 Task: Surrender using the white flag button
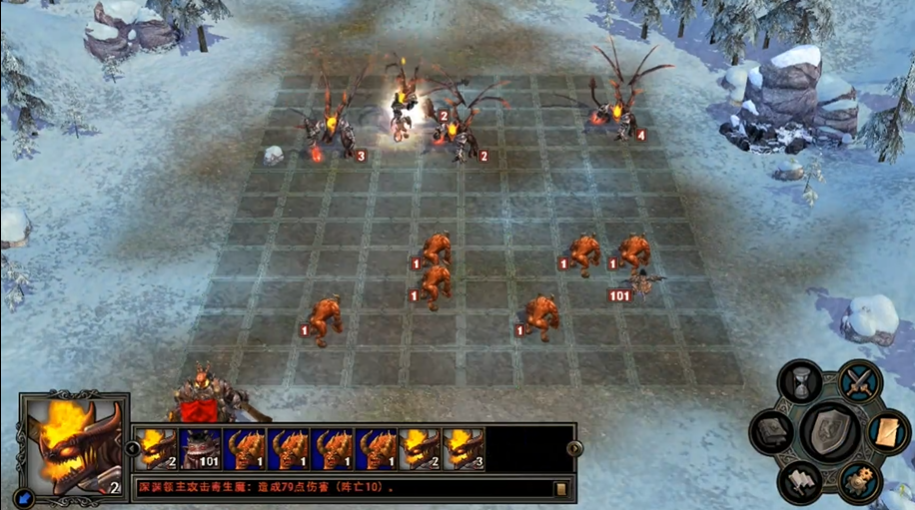[800, 482]
